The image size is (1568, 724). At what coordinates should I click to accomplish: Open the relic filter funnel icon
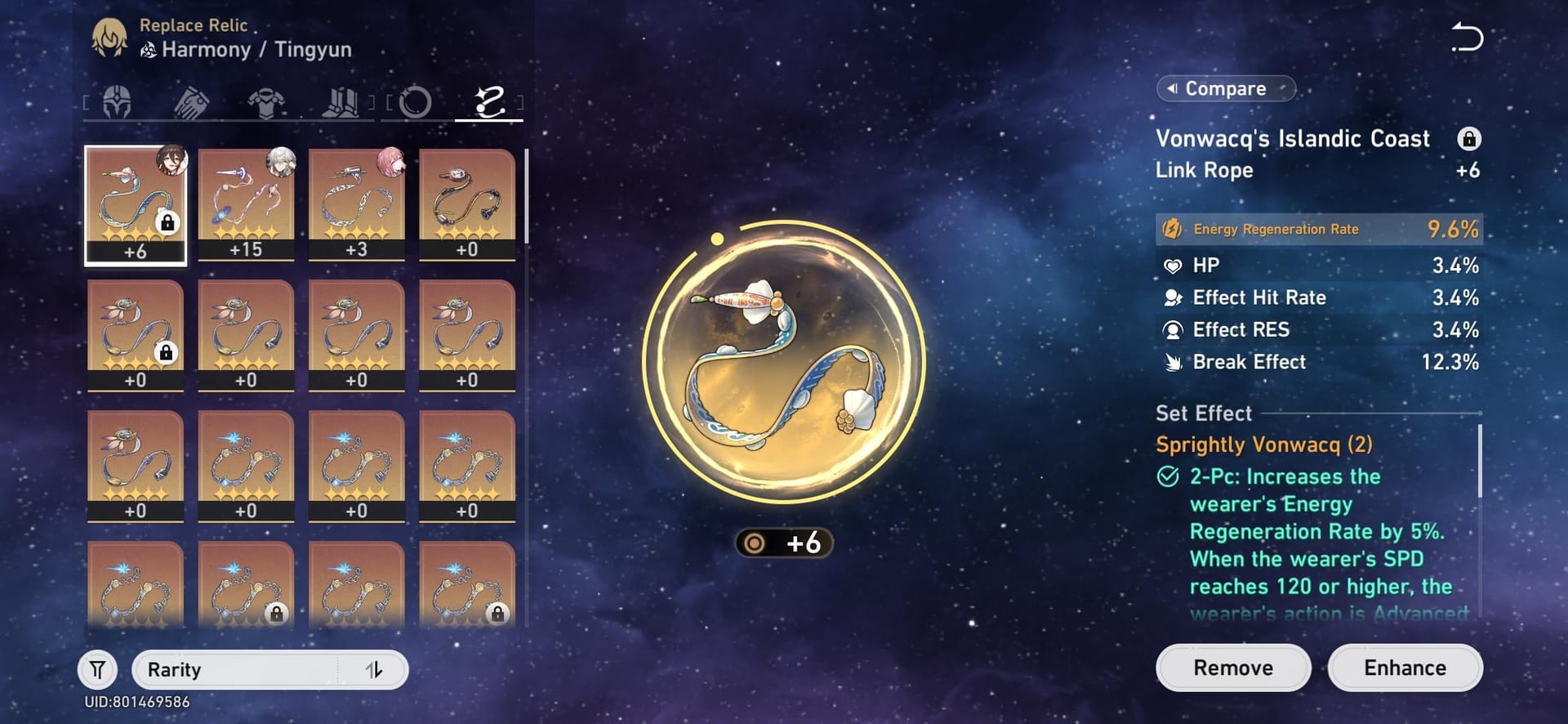98,669
